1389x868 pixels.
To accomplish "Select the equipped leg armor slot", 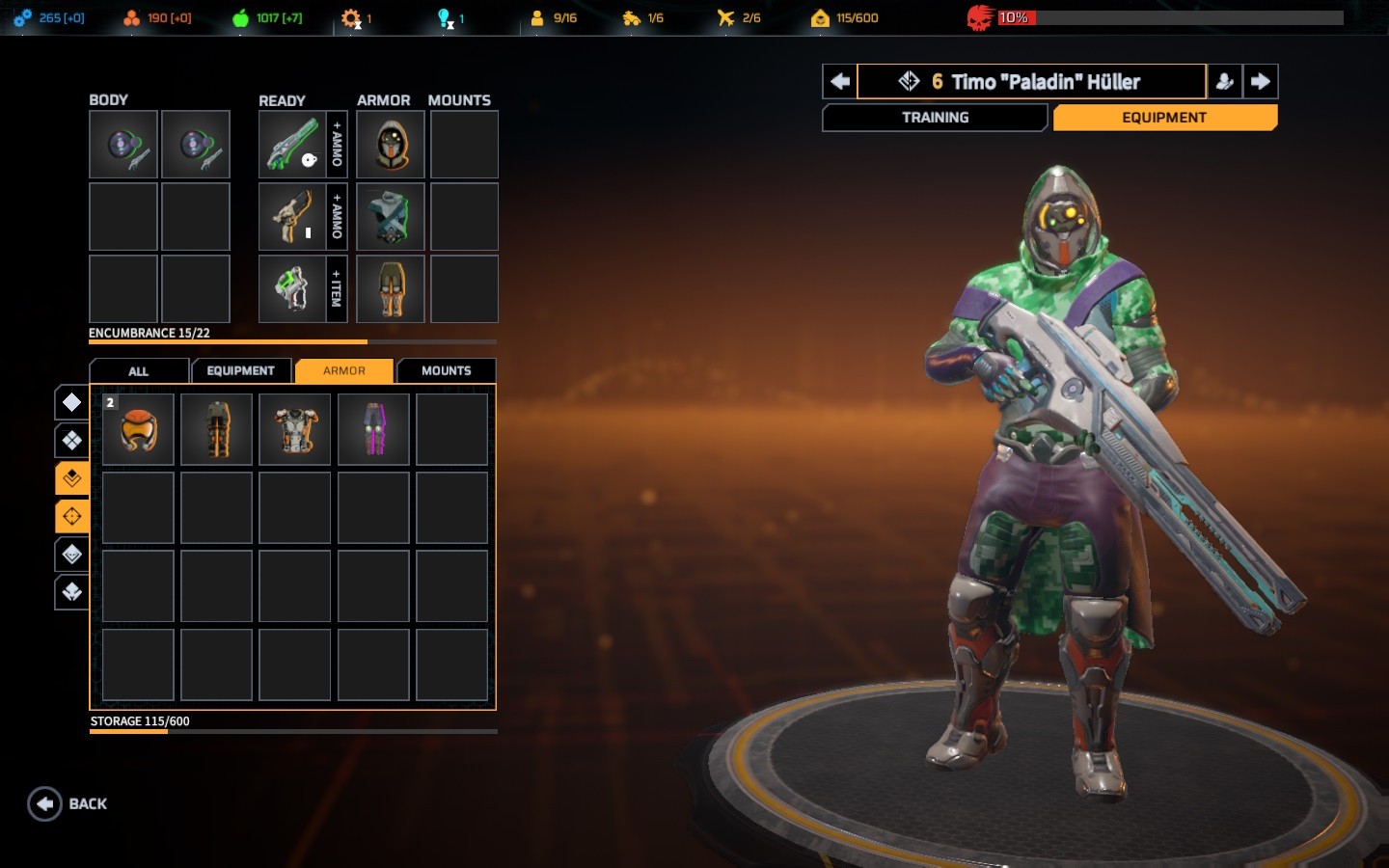I will coord(391,289).
